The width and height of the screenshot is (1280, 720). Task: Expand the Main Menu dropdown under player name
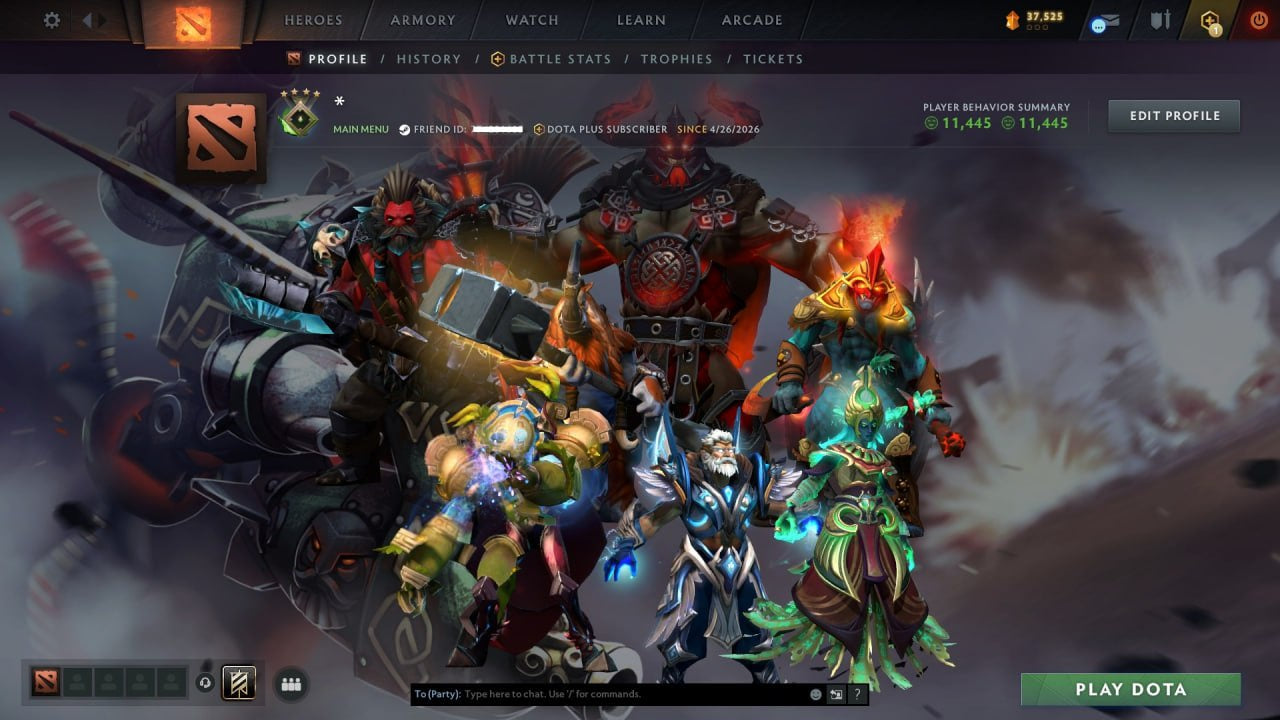(x=360, y=129)
